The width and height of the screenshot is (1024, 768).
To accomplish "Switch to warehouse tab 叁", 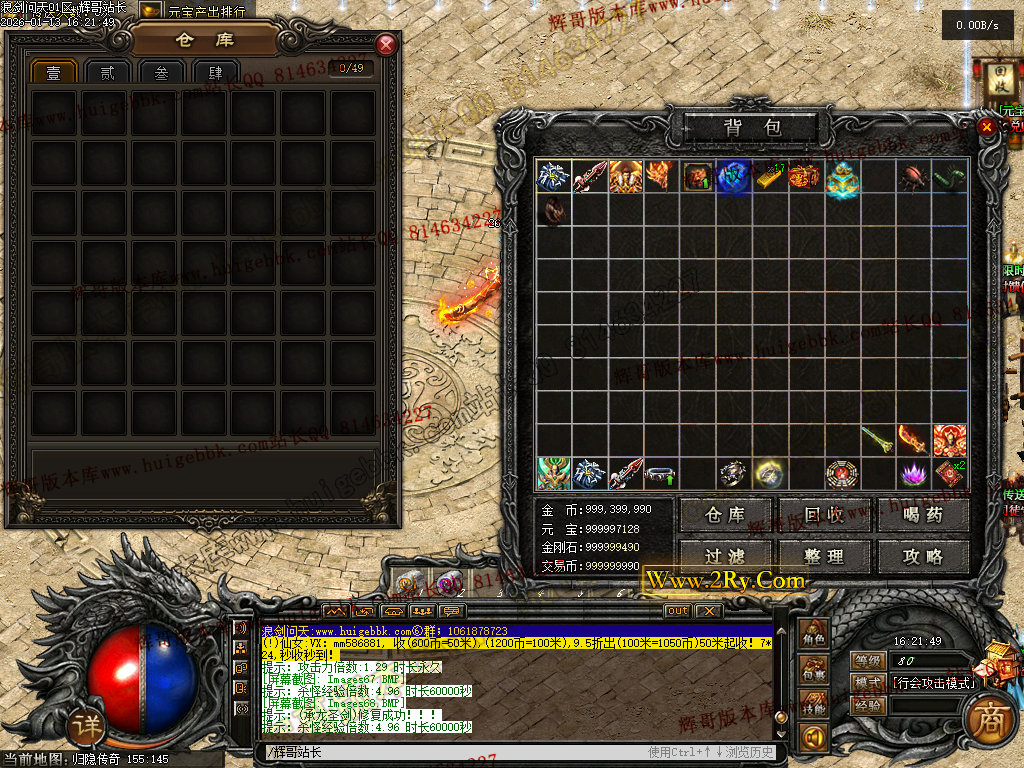I will 160,72.
